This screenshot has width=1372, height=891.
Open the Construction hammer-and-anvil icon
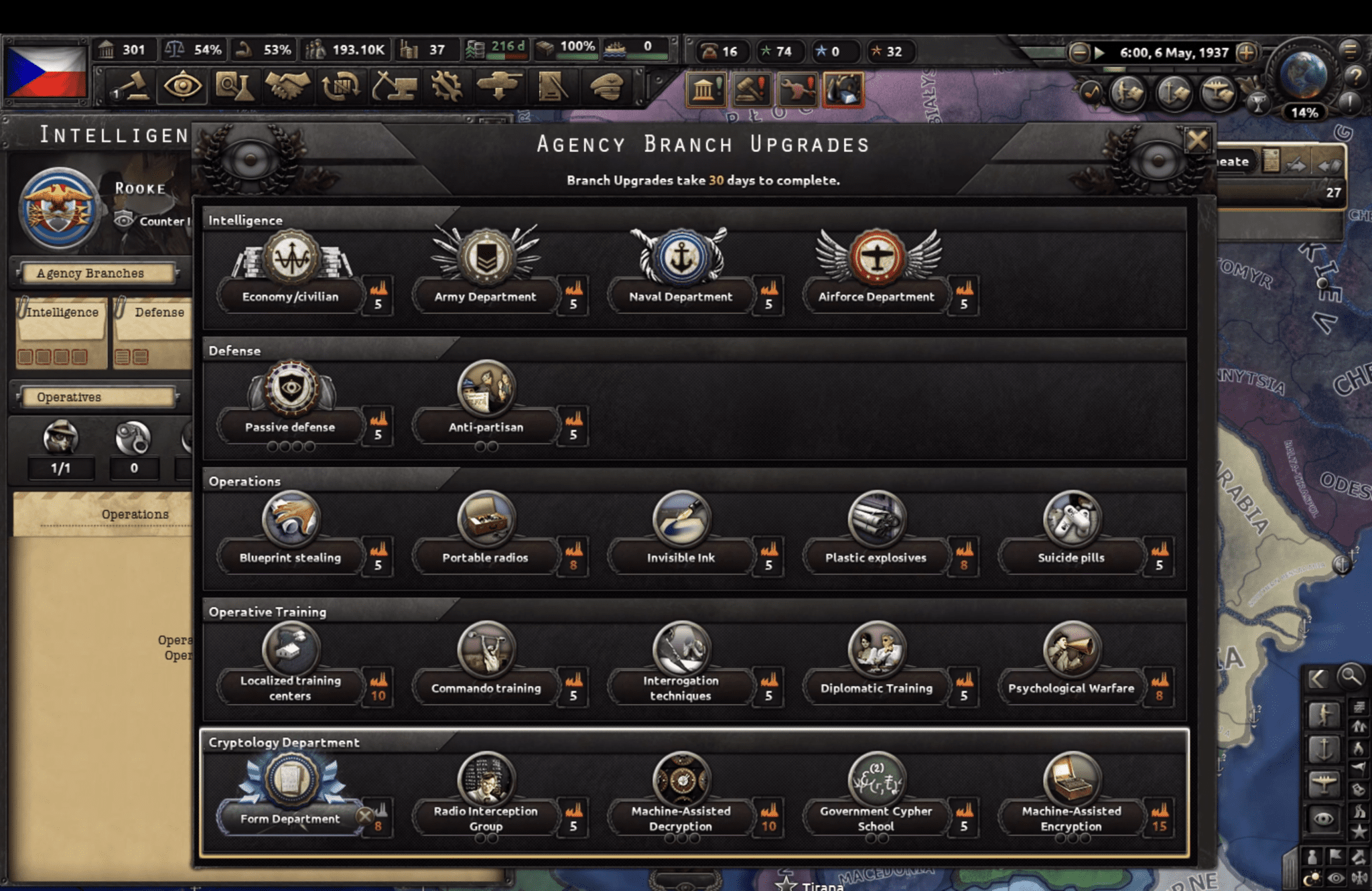[395, 86]
